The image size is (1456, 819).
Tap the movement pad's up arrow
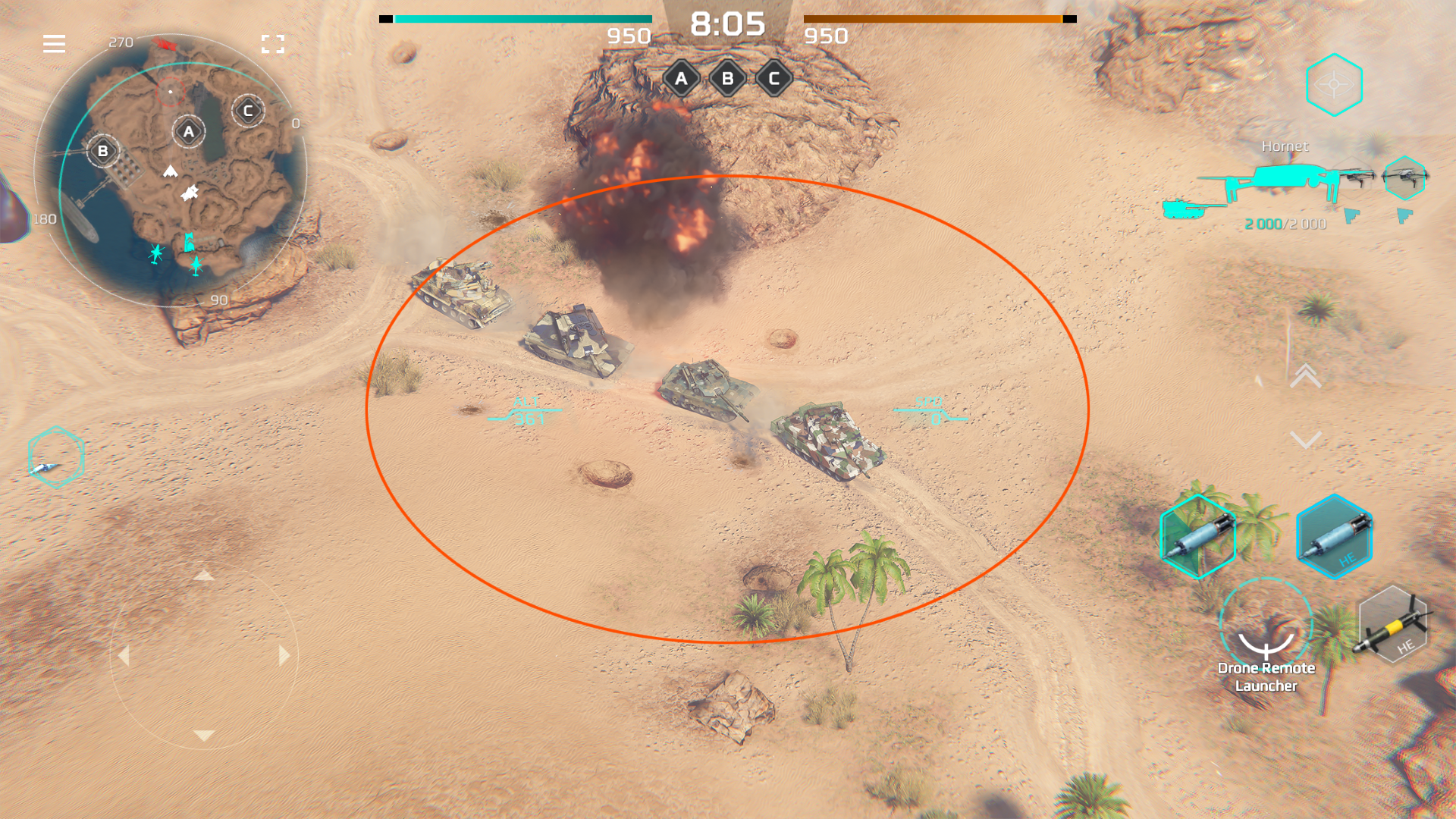(203, 576)
